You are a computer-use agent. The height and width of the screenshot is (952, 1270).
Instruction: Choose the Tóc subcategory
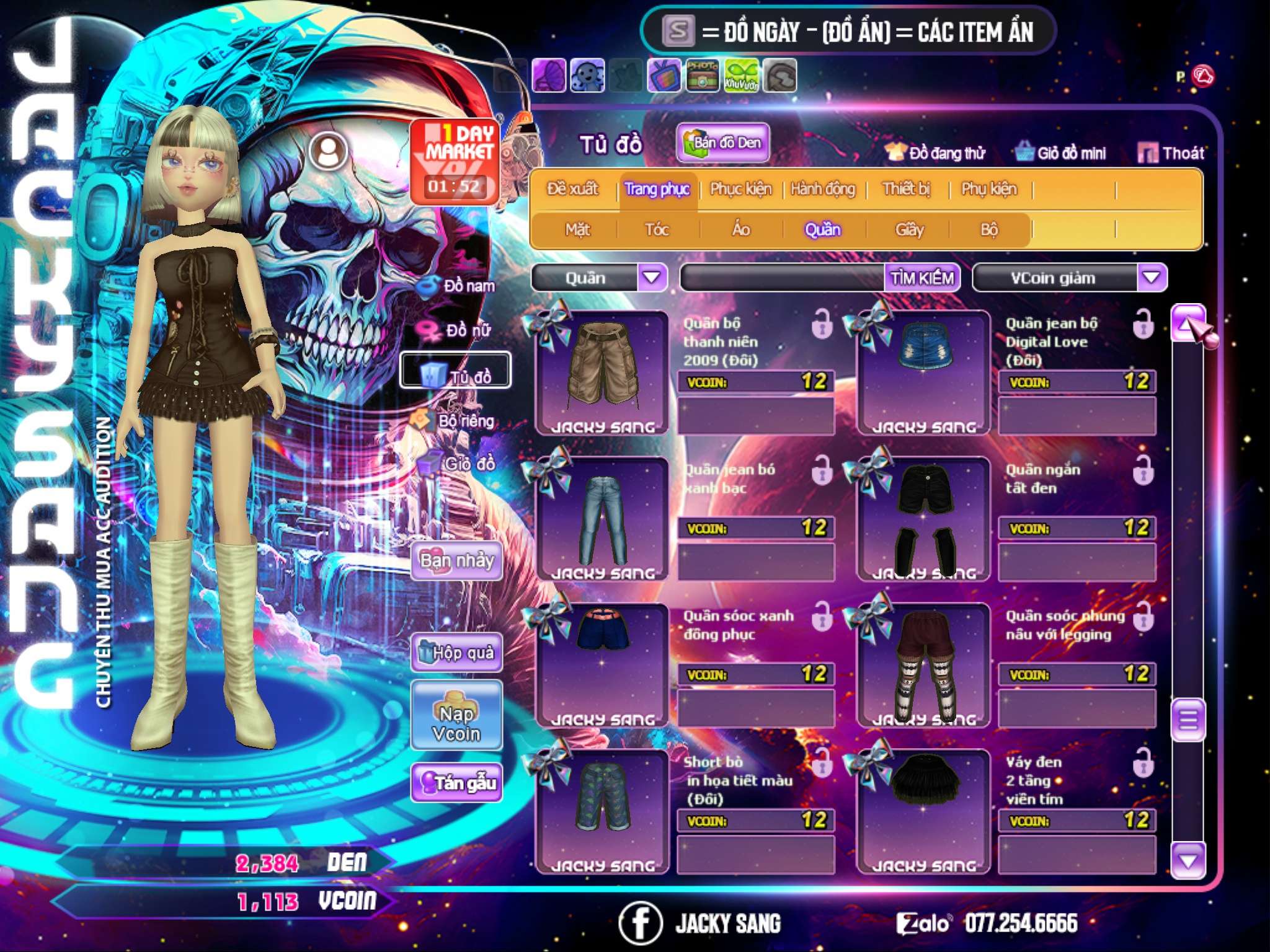pyautogui.click(x=657, y=230)
